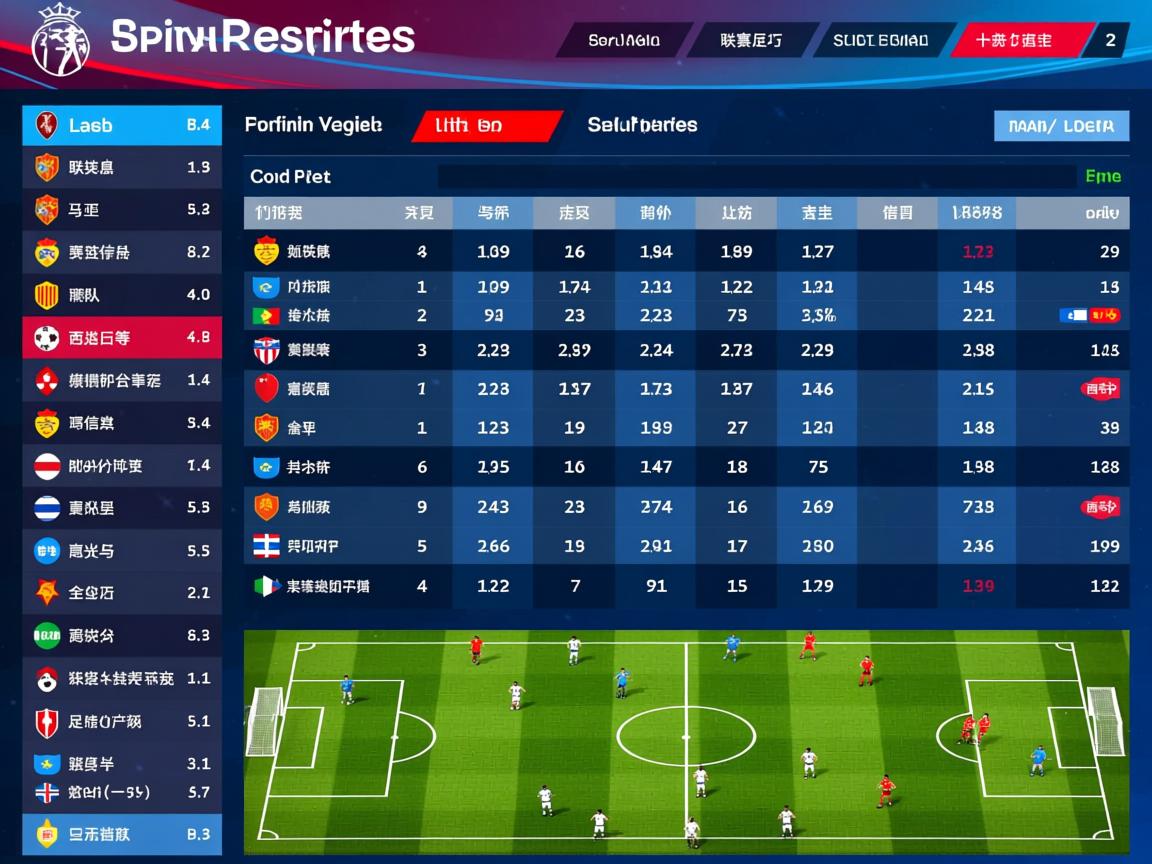Switch to the SerlJAGlo top tab
Image resolution: width=1152 pixels, height=864 pixels.
(x=624, y=41)
